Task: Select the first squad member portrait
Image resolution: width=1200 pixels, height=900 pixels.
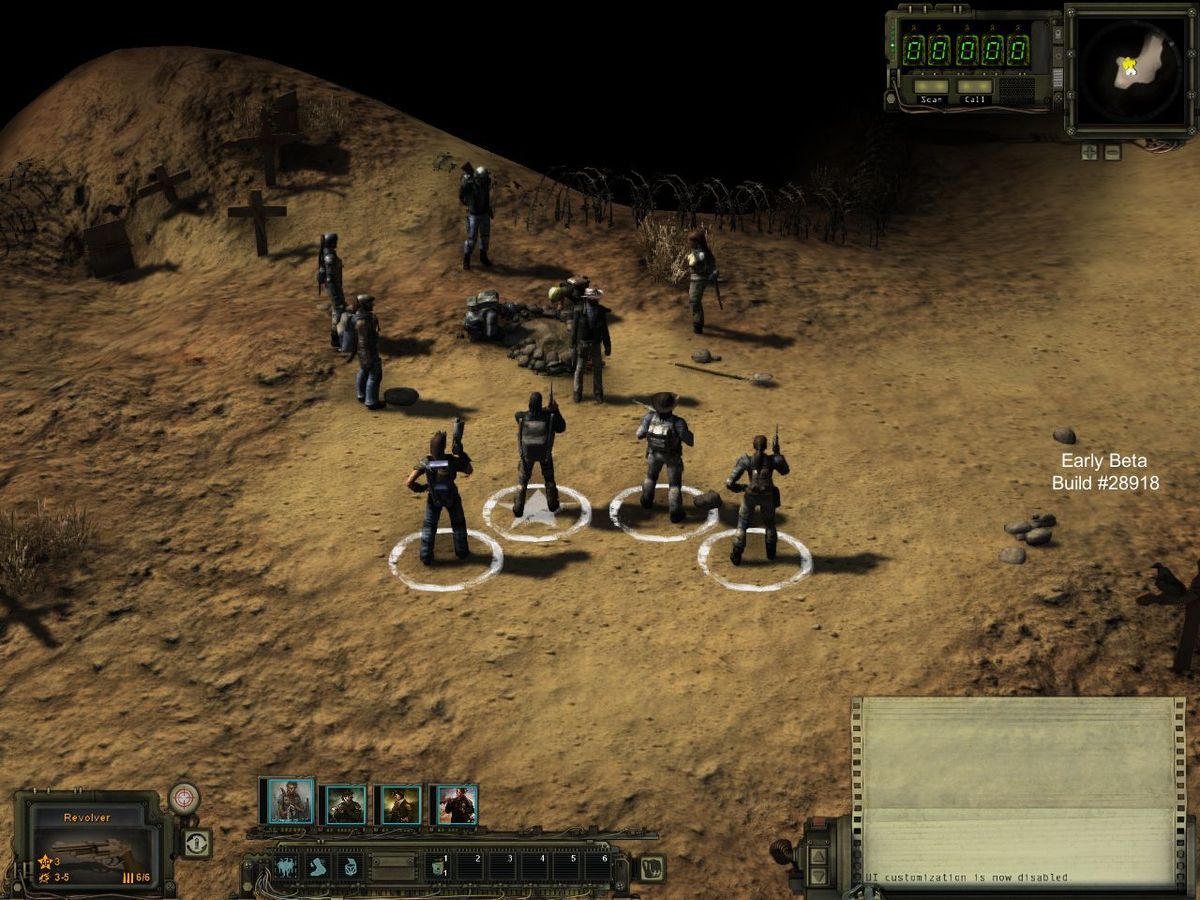Action: coord(290,802)
